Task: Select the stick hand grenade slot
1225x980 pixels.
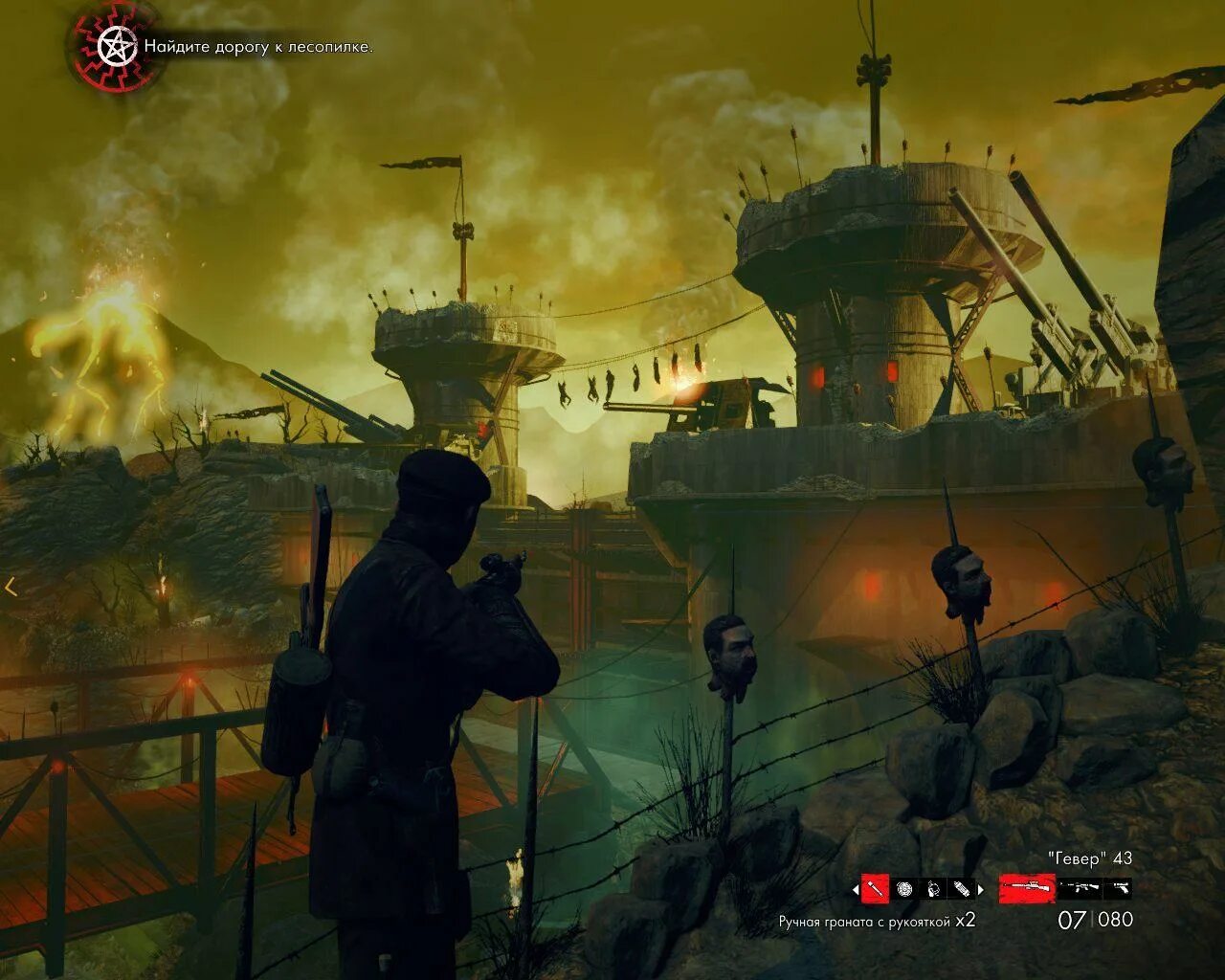Action: pos(875,889)
